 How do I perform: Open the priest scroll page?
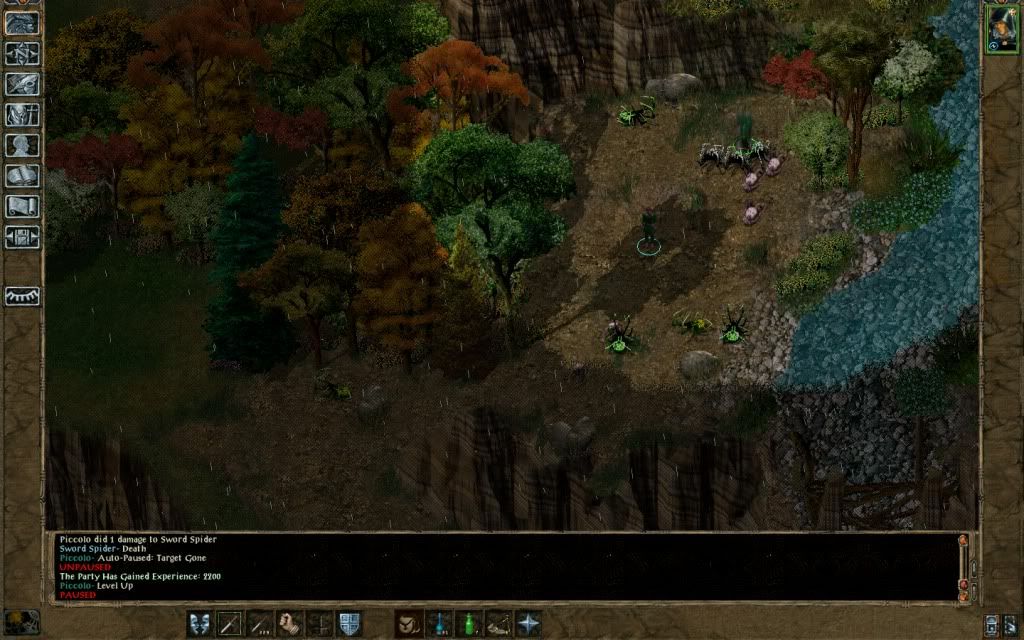pos(22,207)
